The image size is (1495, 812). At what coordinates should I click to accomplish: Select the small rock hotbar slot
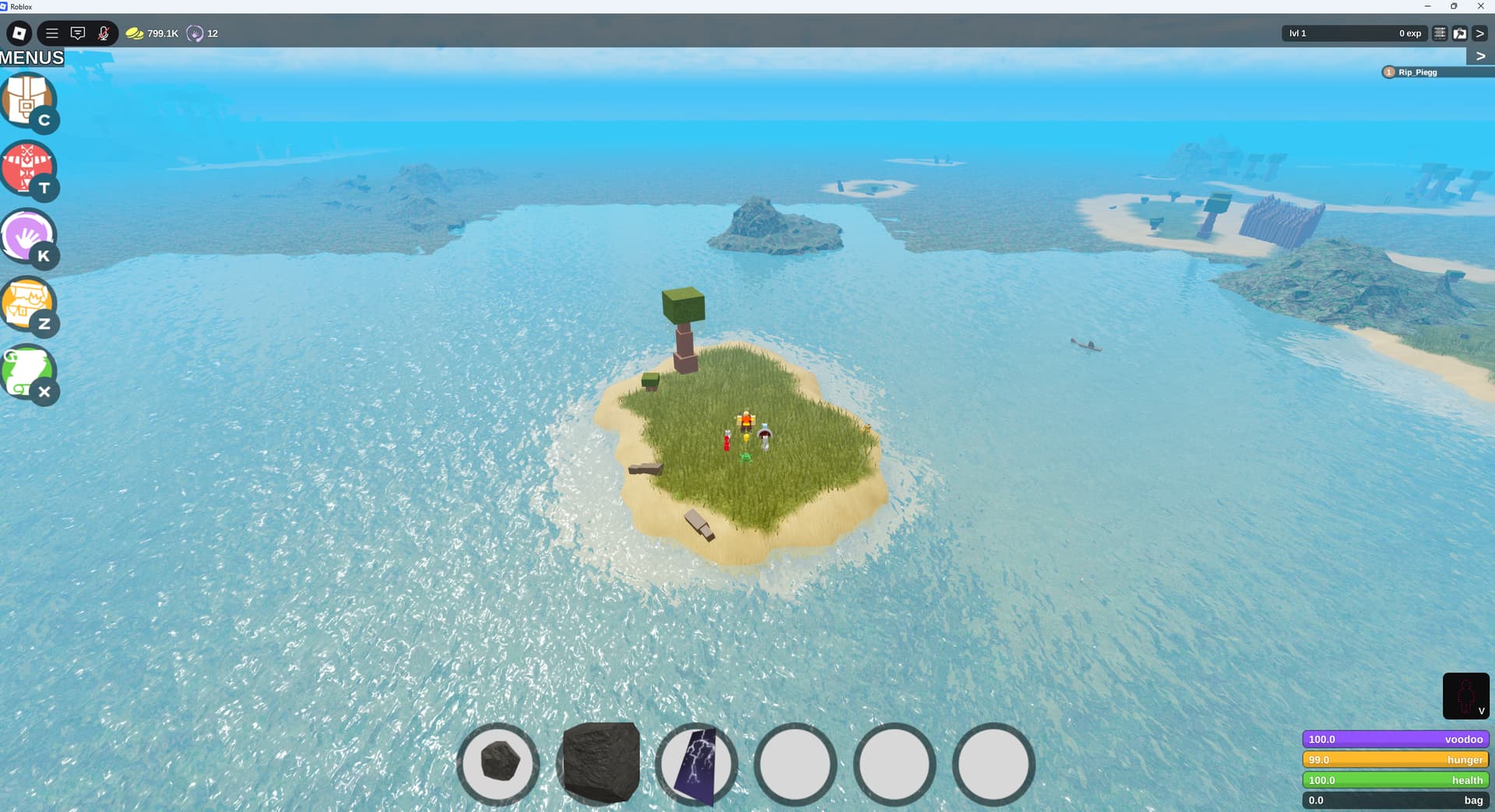(x=498, y=762)
